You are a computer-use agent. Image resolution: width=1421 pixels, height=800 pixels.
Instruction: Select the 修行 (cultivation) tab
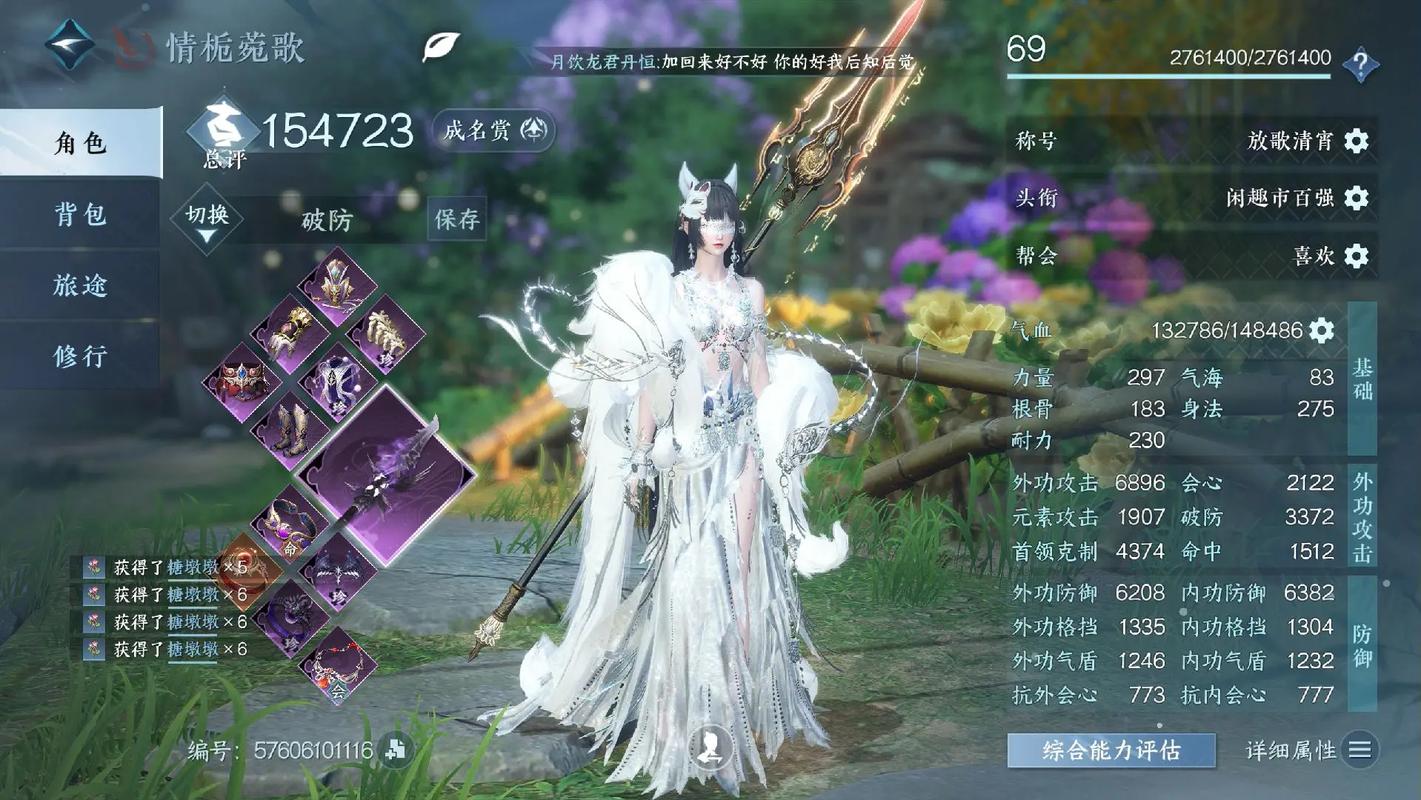click(x=80, y=355)
